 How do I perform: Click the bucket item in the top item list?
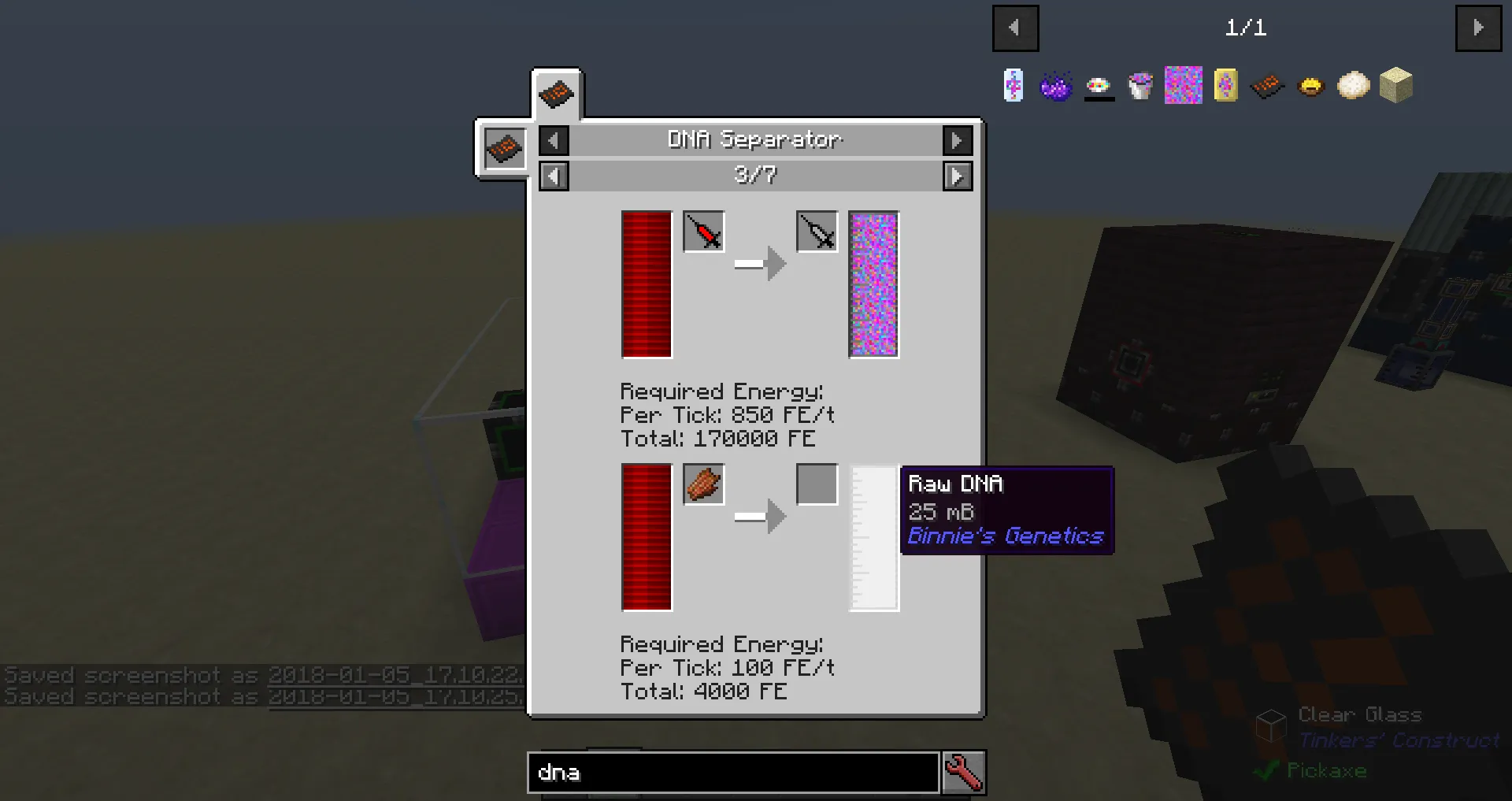(1140, 85)
